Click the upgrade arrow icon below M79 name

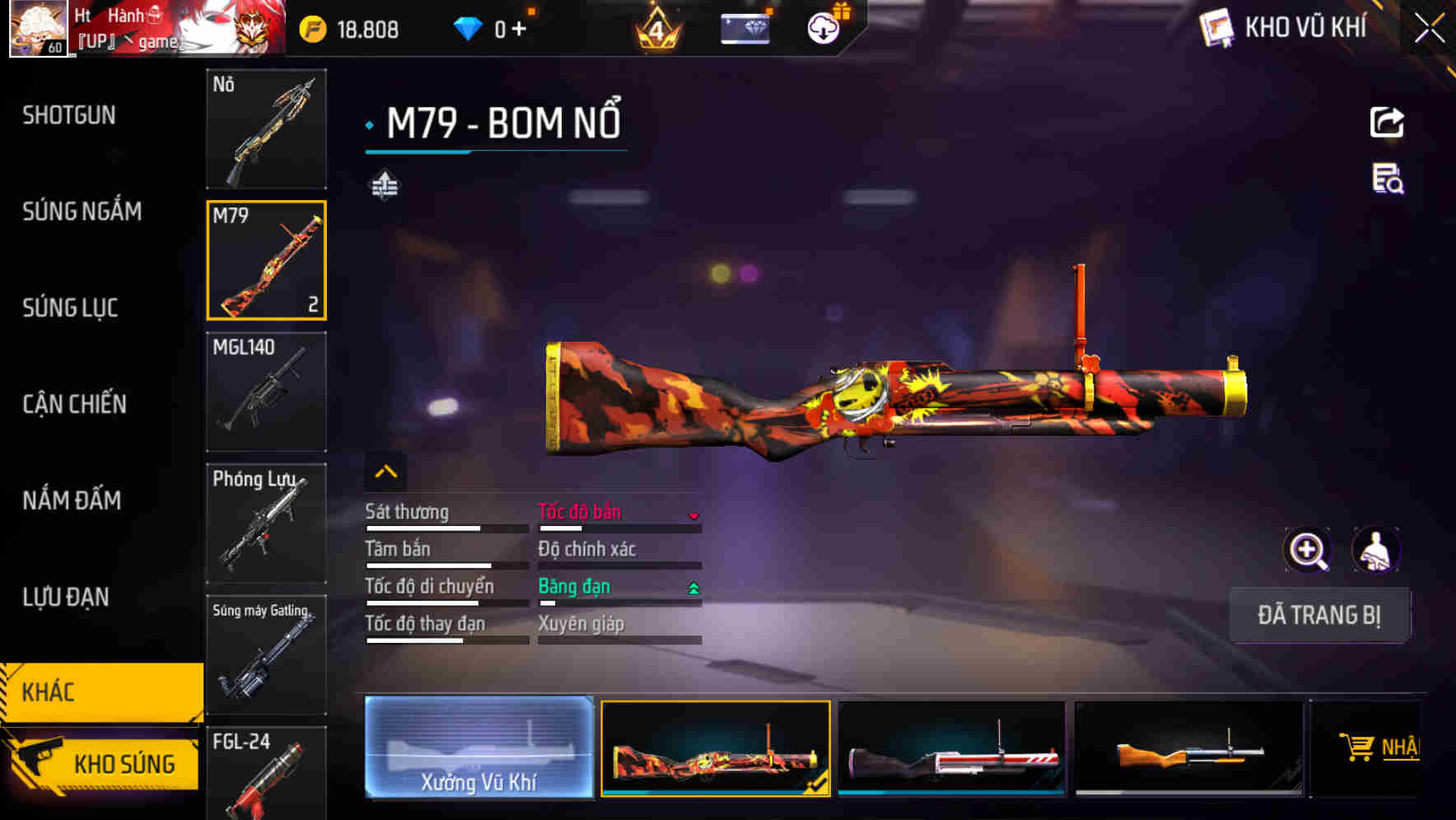(x=384, y=185)
